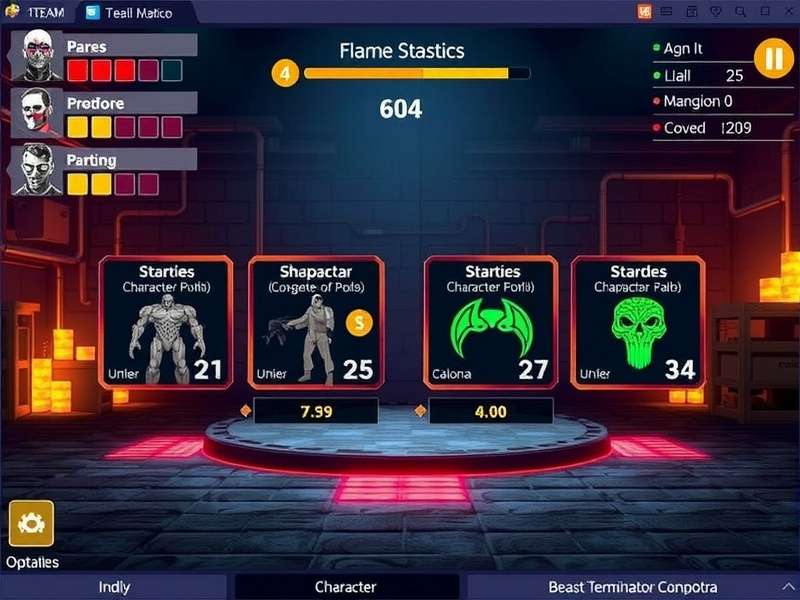Switch to the Indly tab

point(114,587)
